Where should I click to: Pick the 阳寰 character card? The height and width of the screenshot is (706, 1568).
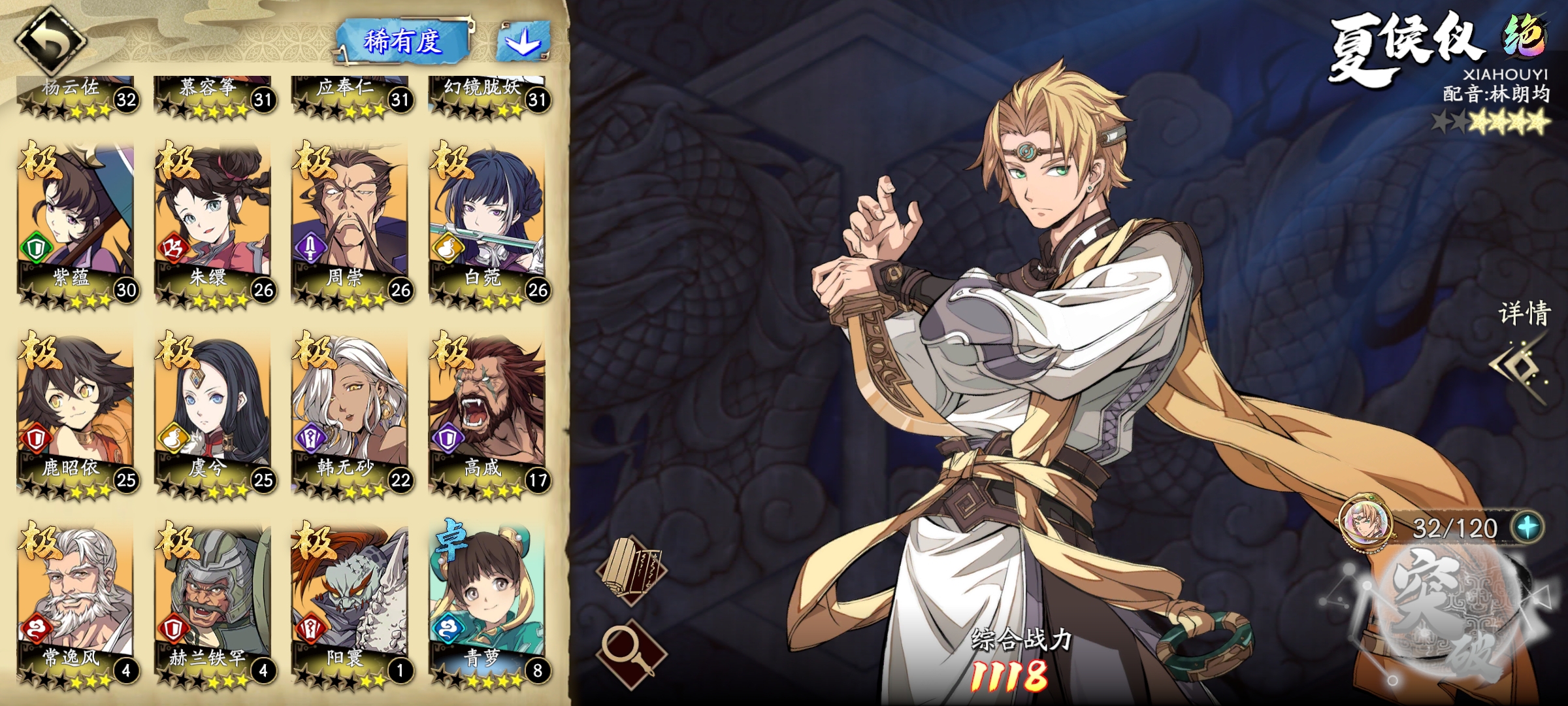350,603
